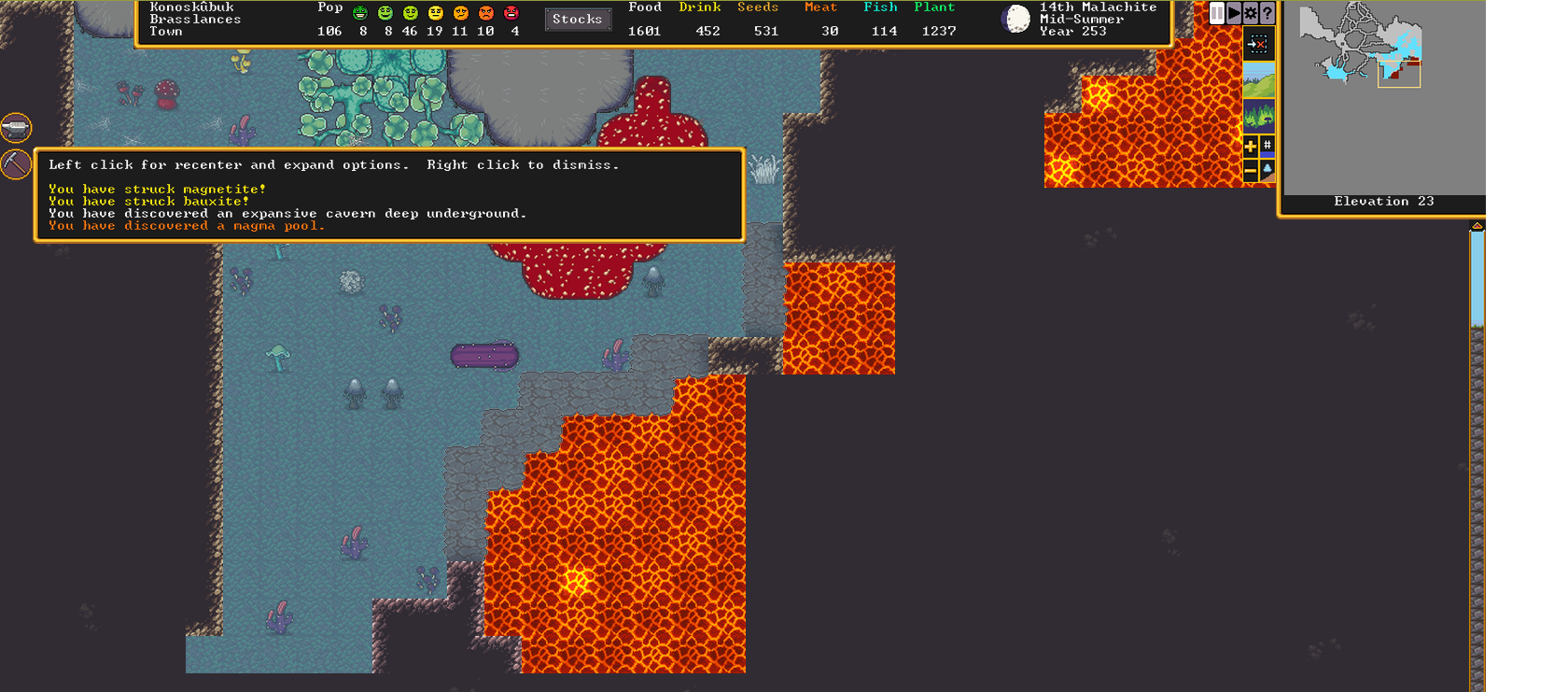Toggle the hash grid overlay button
This screenshot has width=1568, height=692.
pos(1267,146)
